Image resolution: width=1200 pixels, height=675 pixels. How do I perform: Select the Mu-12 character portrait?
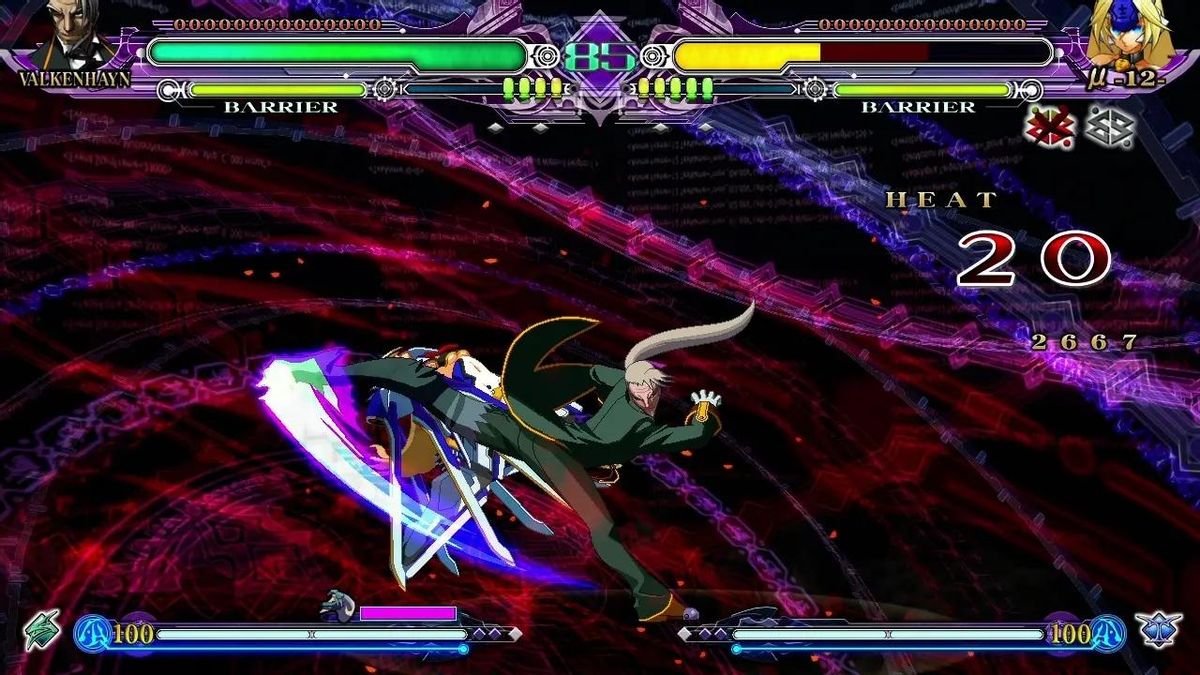(x=1129, y=33)
